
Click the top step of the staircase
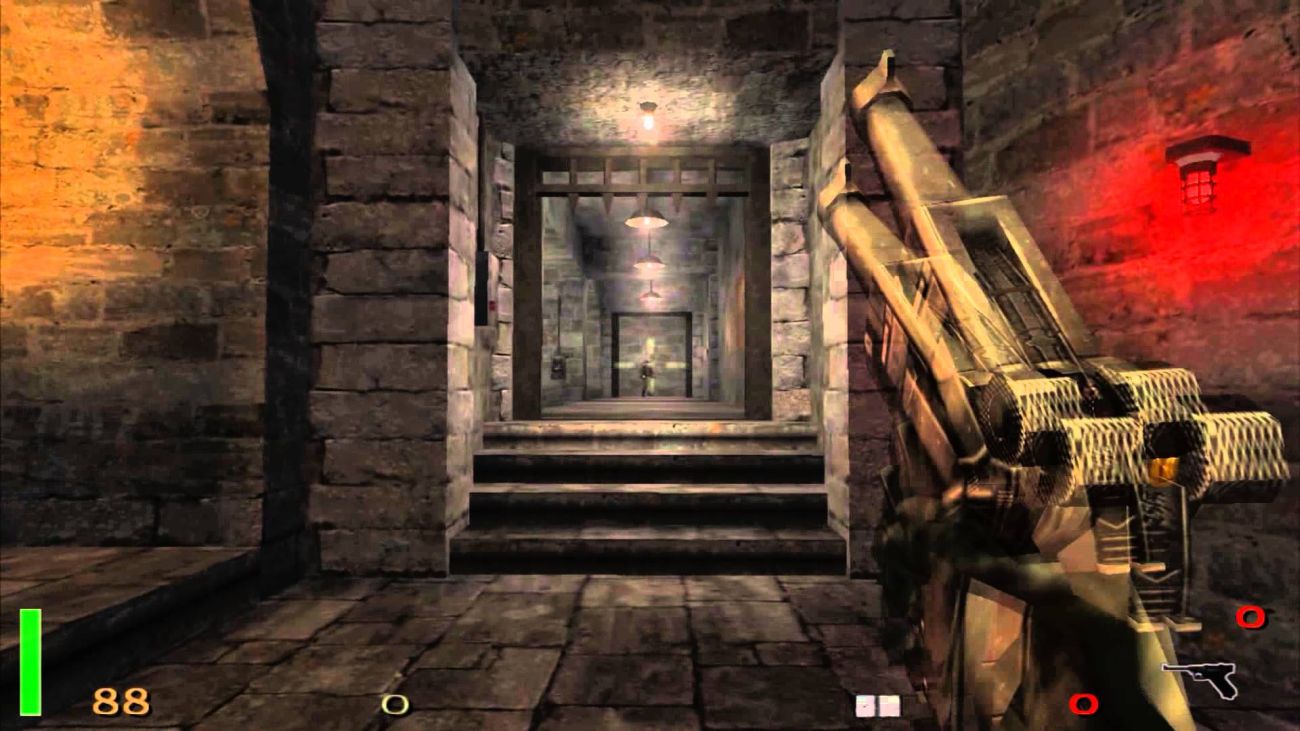(640, 430)
